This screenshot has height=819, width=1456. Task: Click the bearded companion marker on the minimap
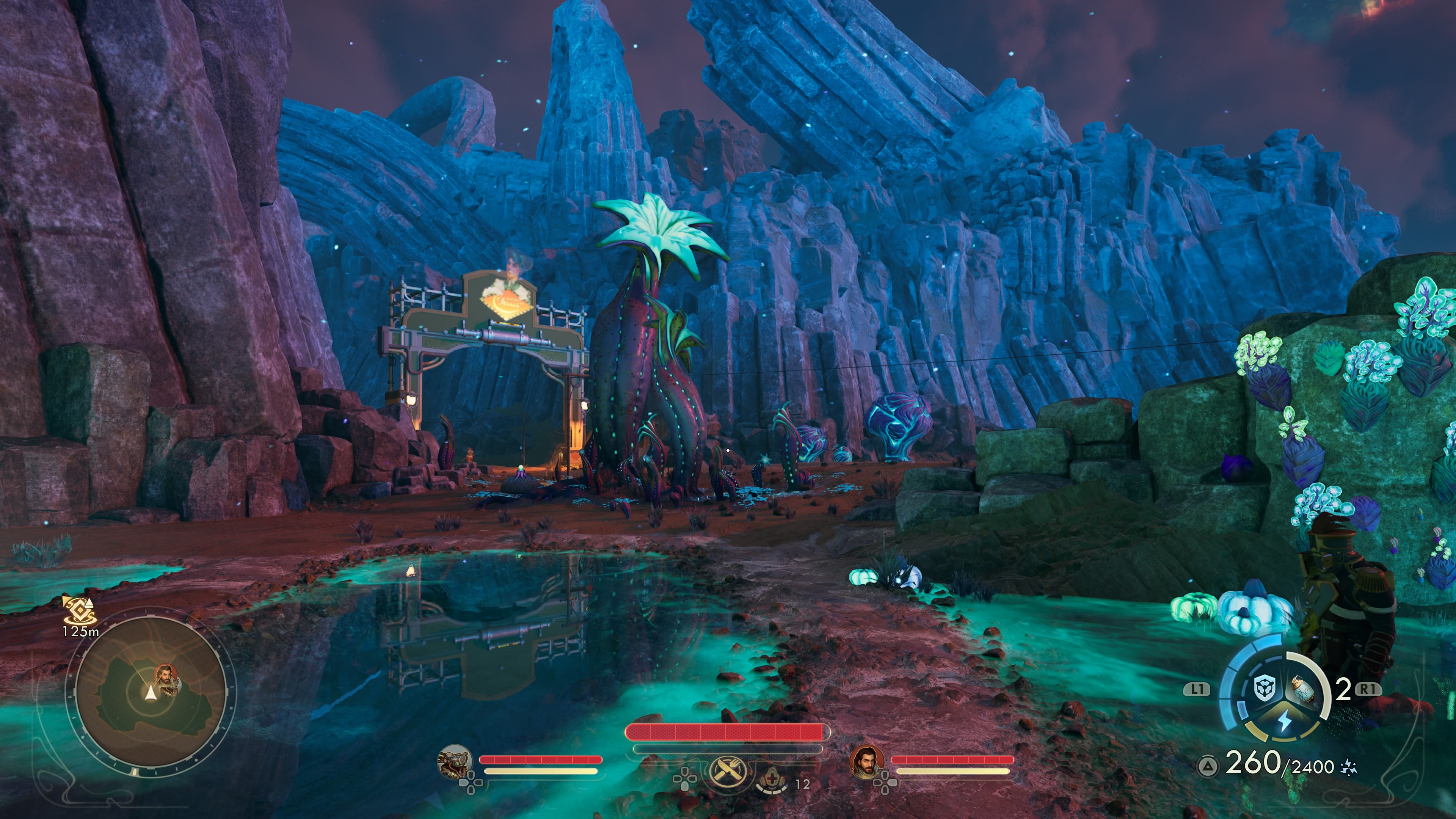[164, 675]
